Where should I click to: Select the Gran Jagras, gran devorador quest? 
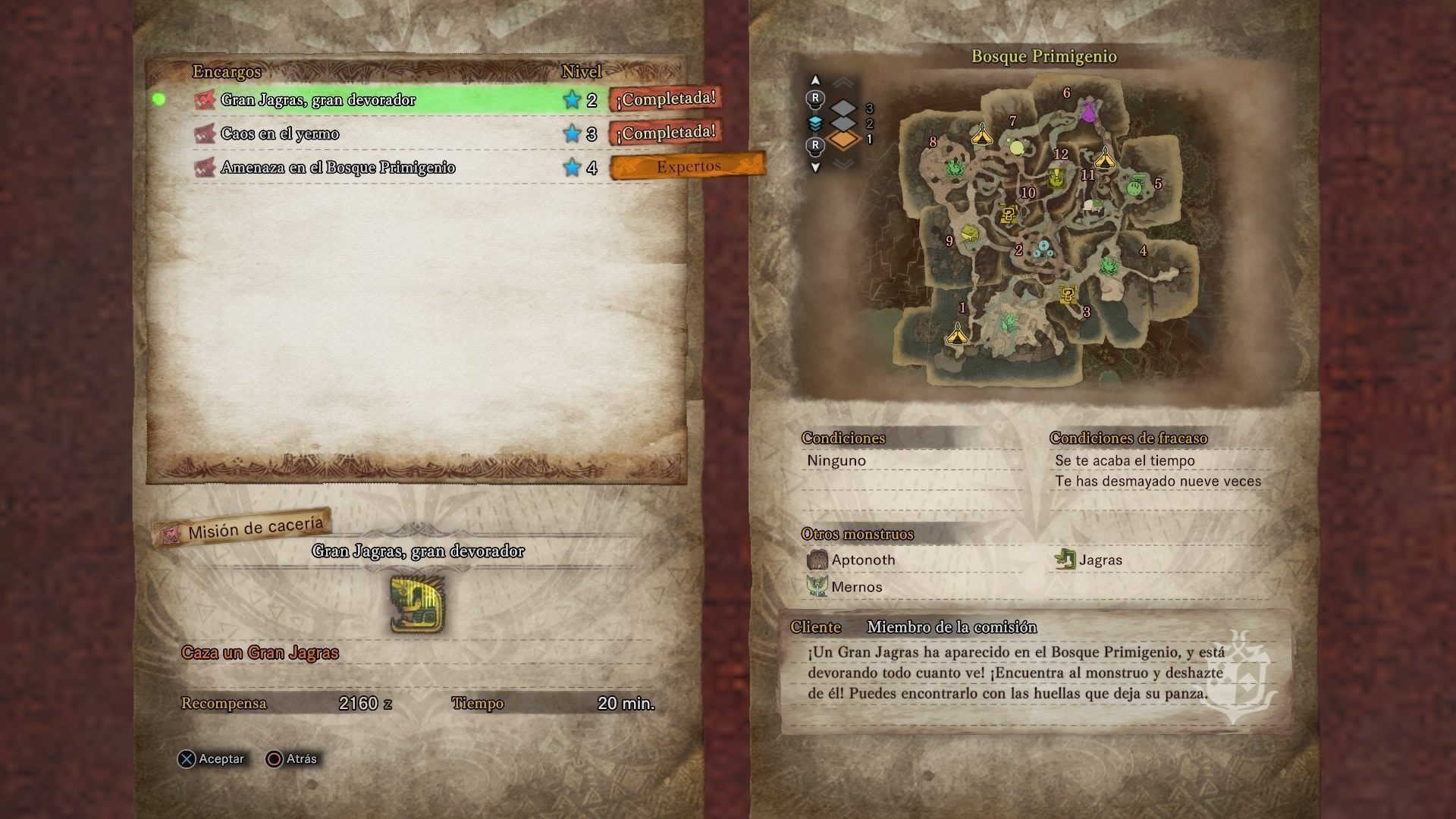pyautogui.click(x=318, y=100)
